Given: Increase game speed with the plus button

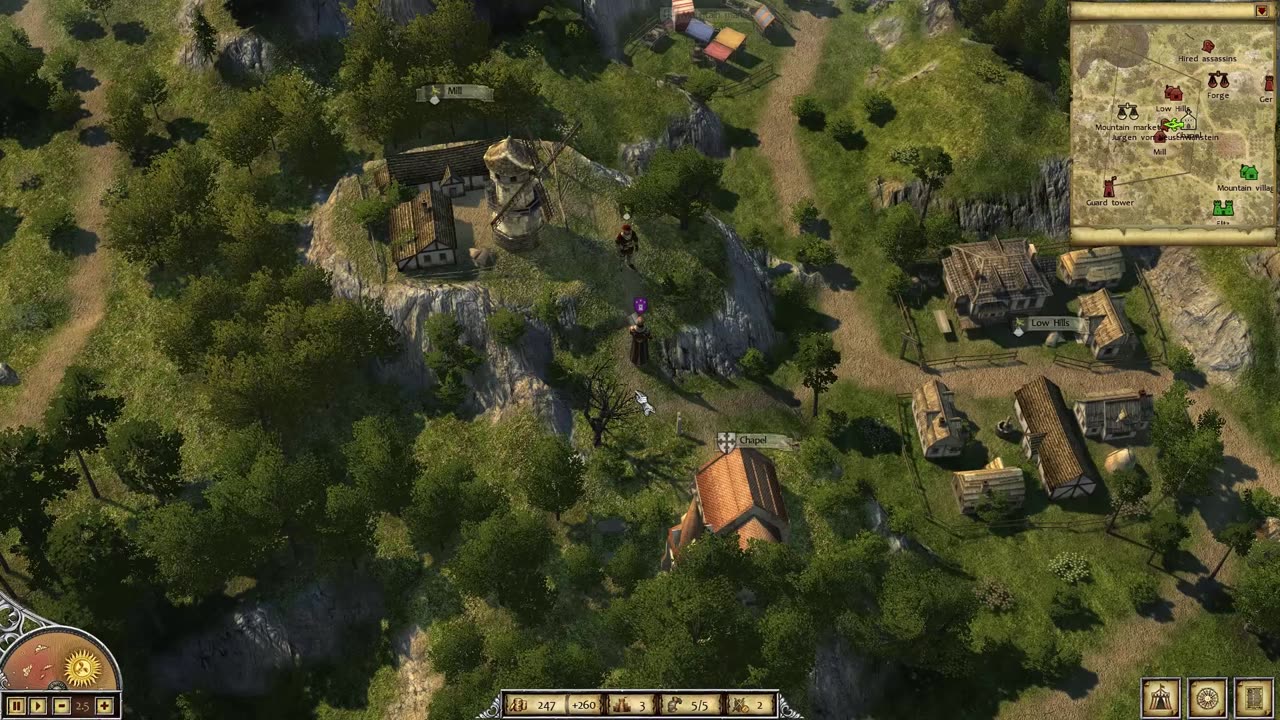Looking at the screenshot, I should point(104,706).
